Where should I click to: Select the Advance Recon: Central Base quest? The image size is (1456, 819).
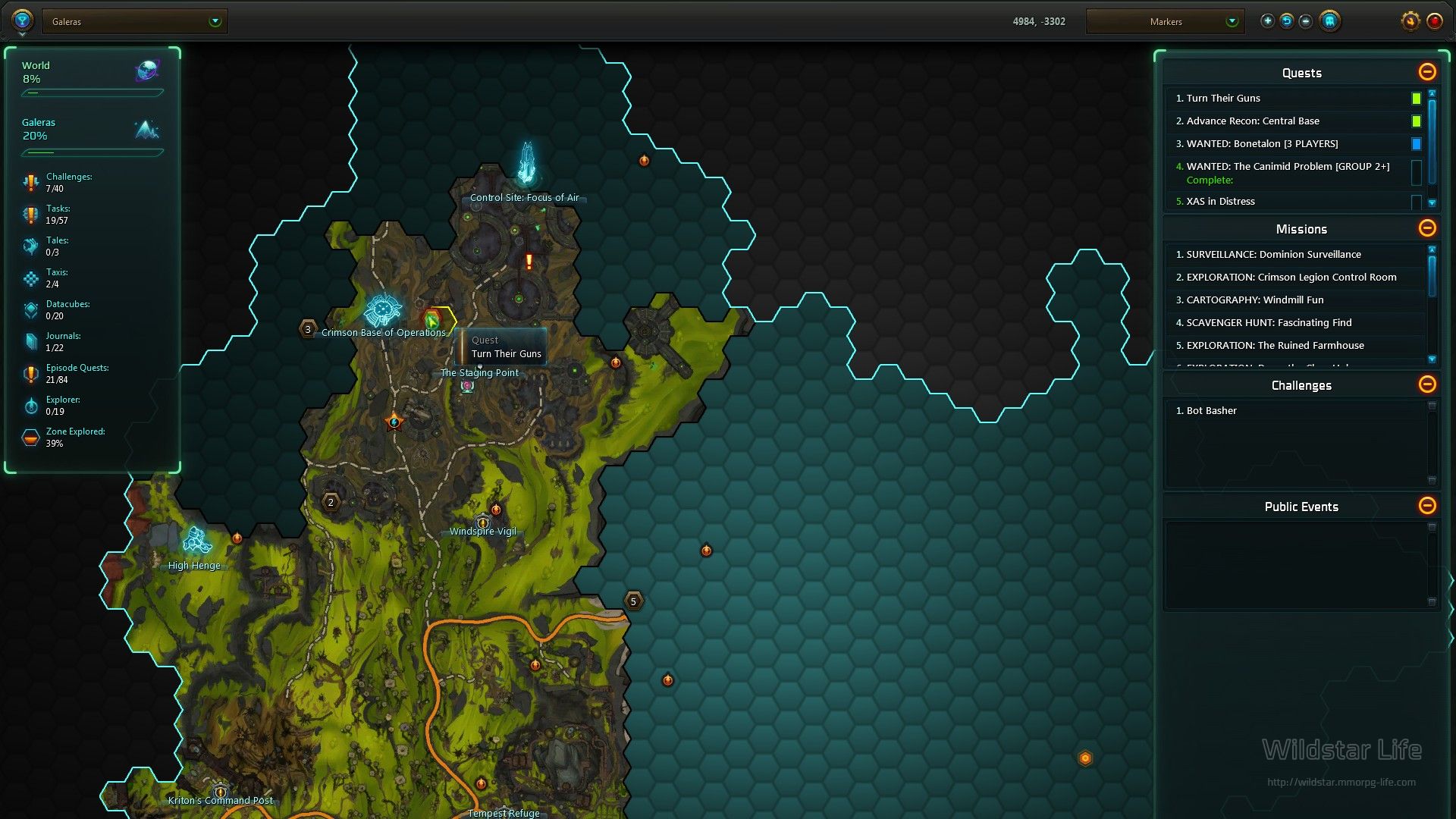[x=1253, y=121]
